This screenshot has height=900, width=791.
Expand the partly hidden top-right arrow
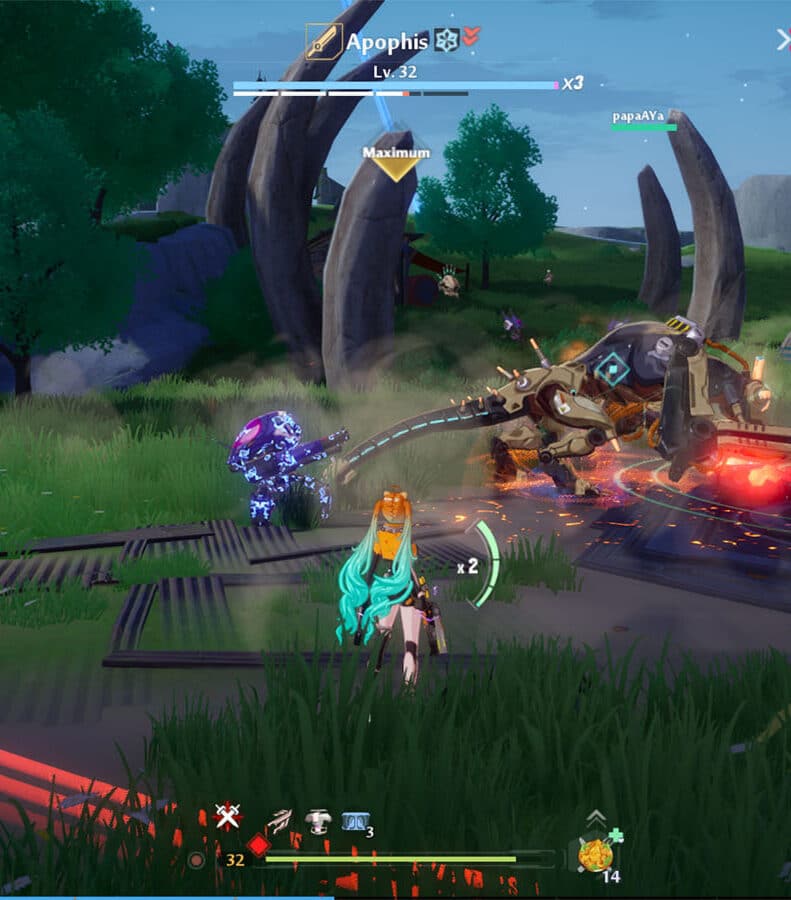(x=783, y=40)
